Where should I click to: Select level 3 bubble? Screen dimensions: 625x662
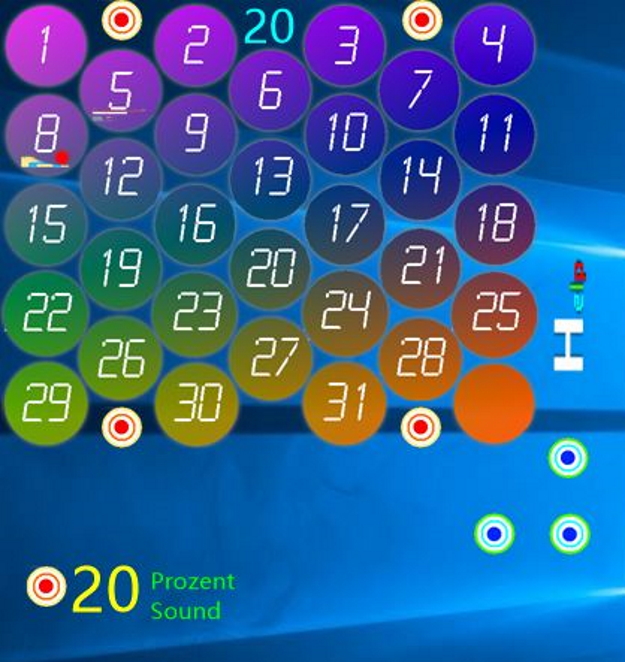coord(345,45)
